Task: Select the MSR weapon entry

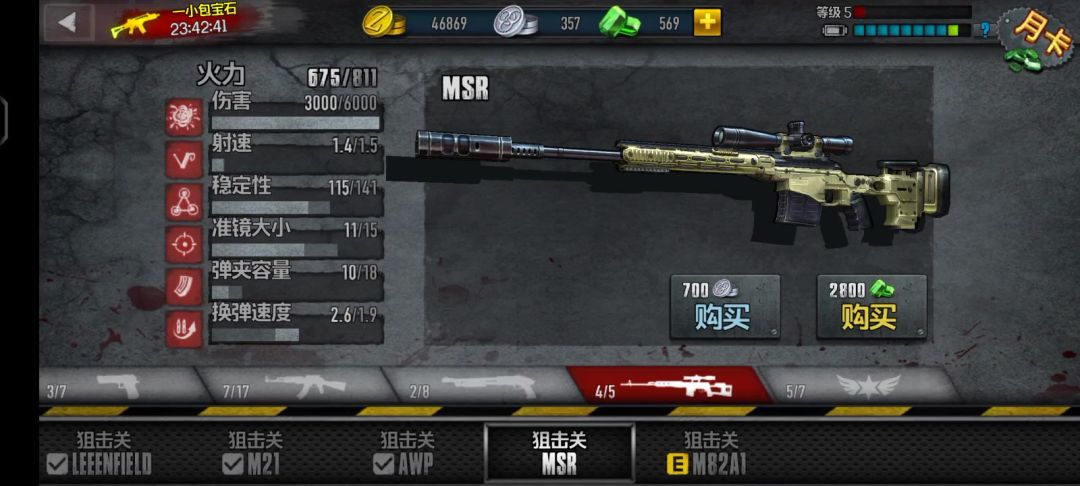Action: [x=559, y=452]
